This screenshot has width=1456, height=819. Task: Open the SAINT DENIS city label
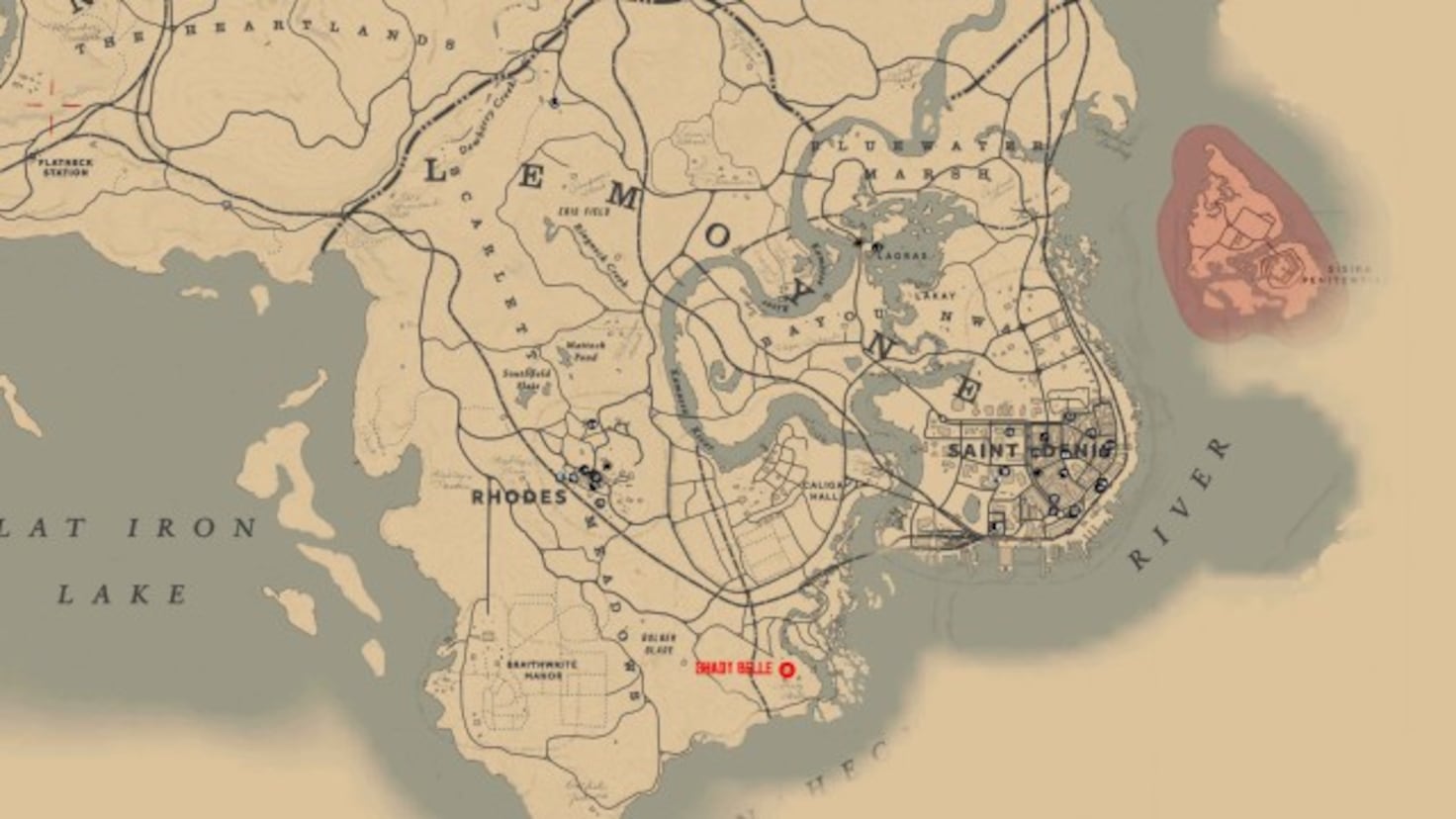1027,451
